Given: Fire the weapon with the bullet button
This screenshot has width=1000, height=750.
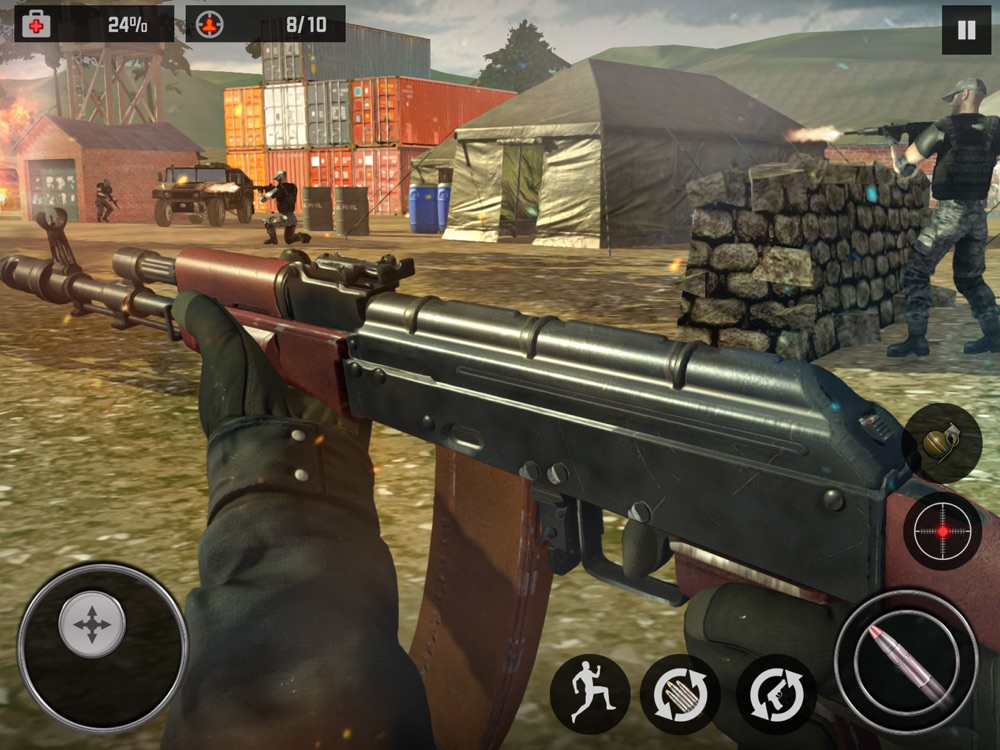Looking at the screenshot, I should point(906,662).
